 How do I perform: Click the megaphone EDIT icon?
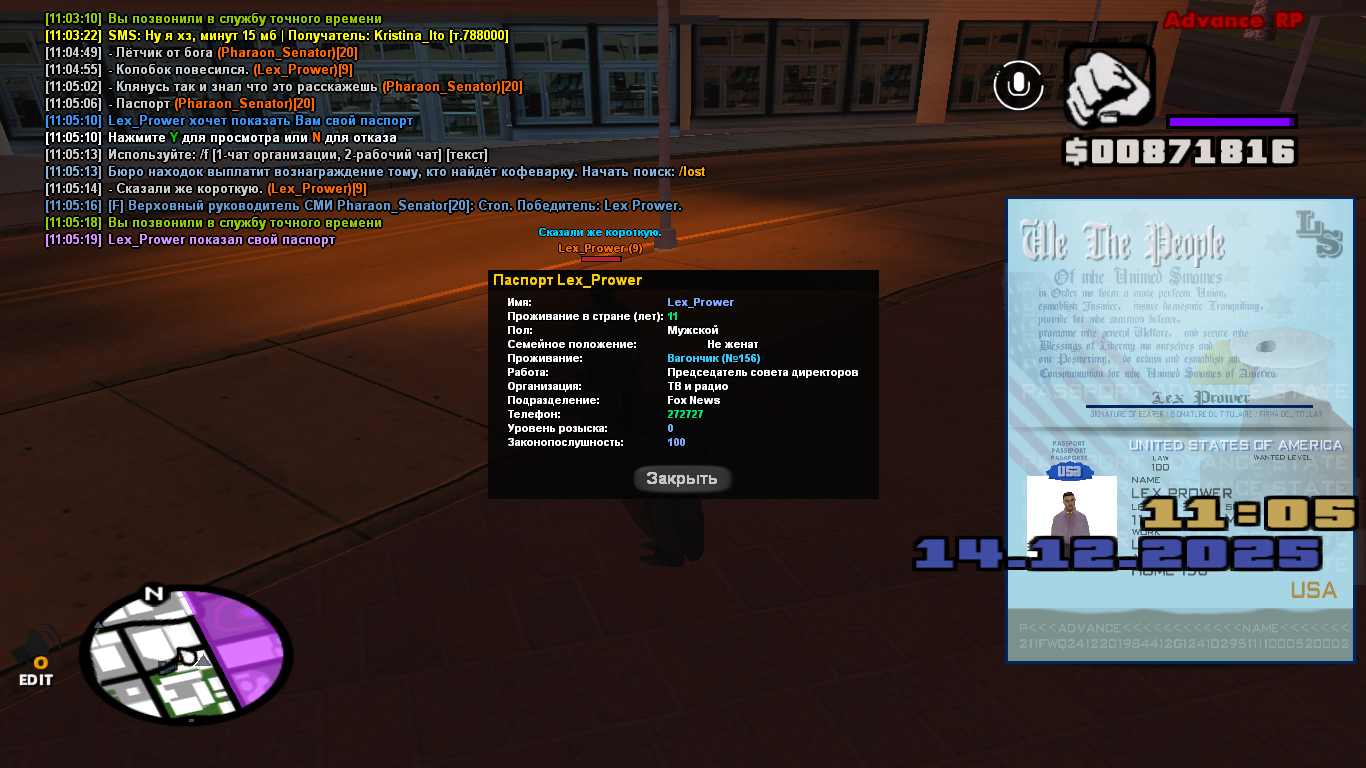pyautogui.click(x=37, y=658)
